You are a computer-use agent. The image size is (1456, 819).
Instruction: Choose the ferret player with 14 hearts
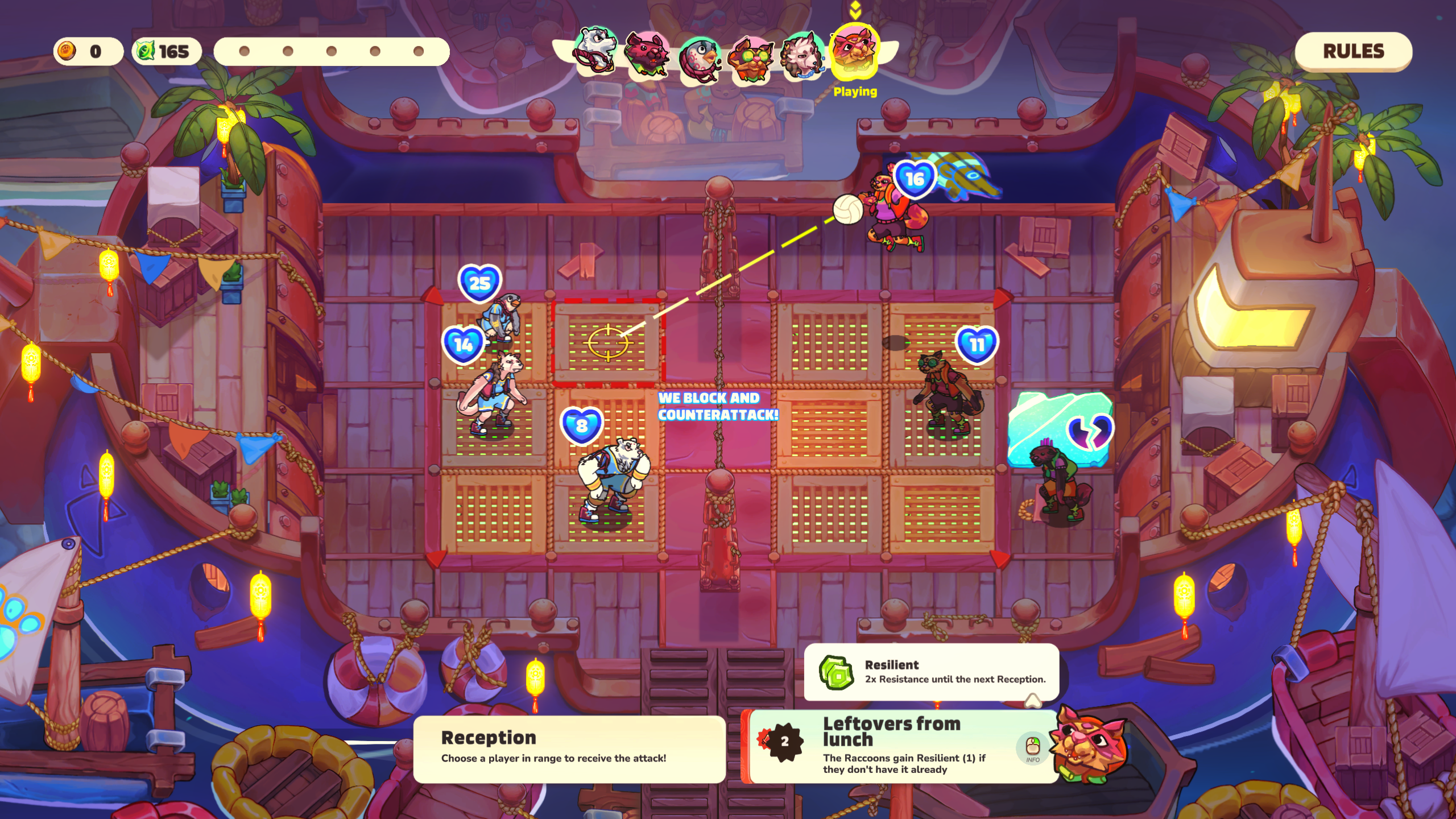493,392
